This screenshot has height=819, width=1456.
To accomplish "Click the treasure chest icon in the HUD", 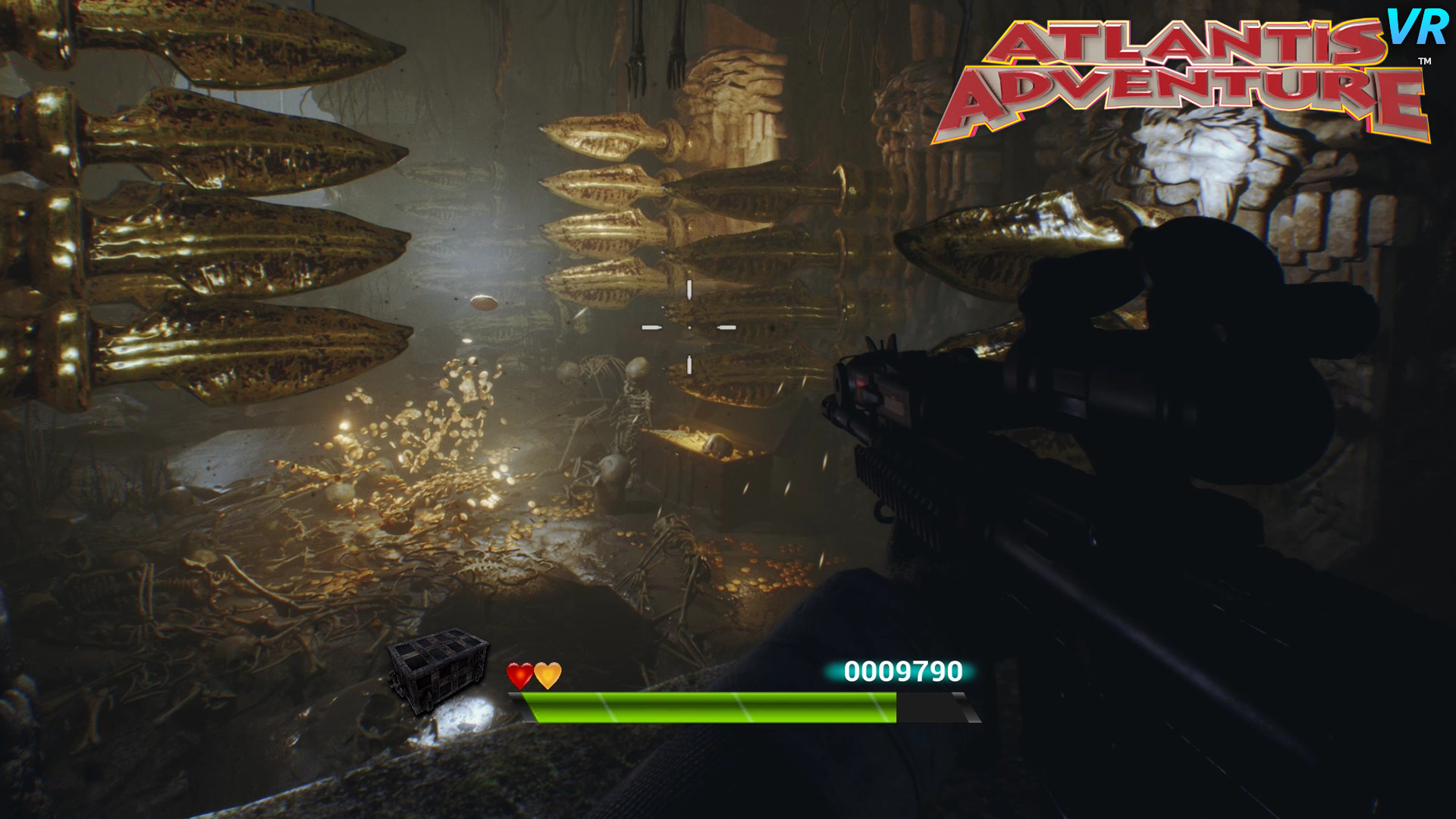I will click(440, 666).
